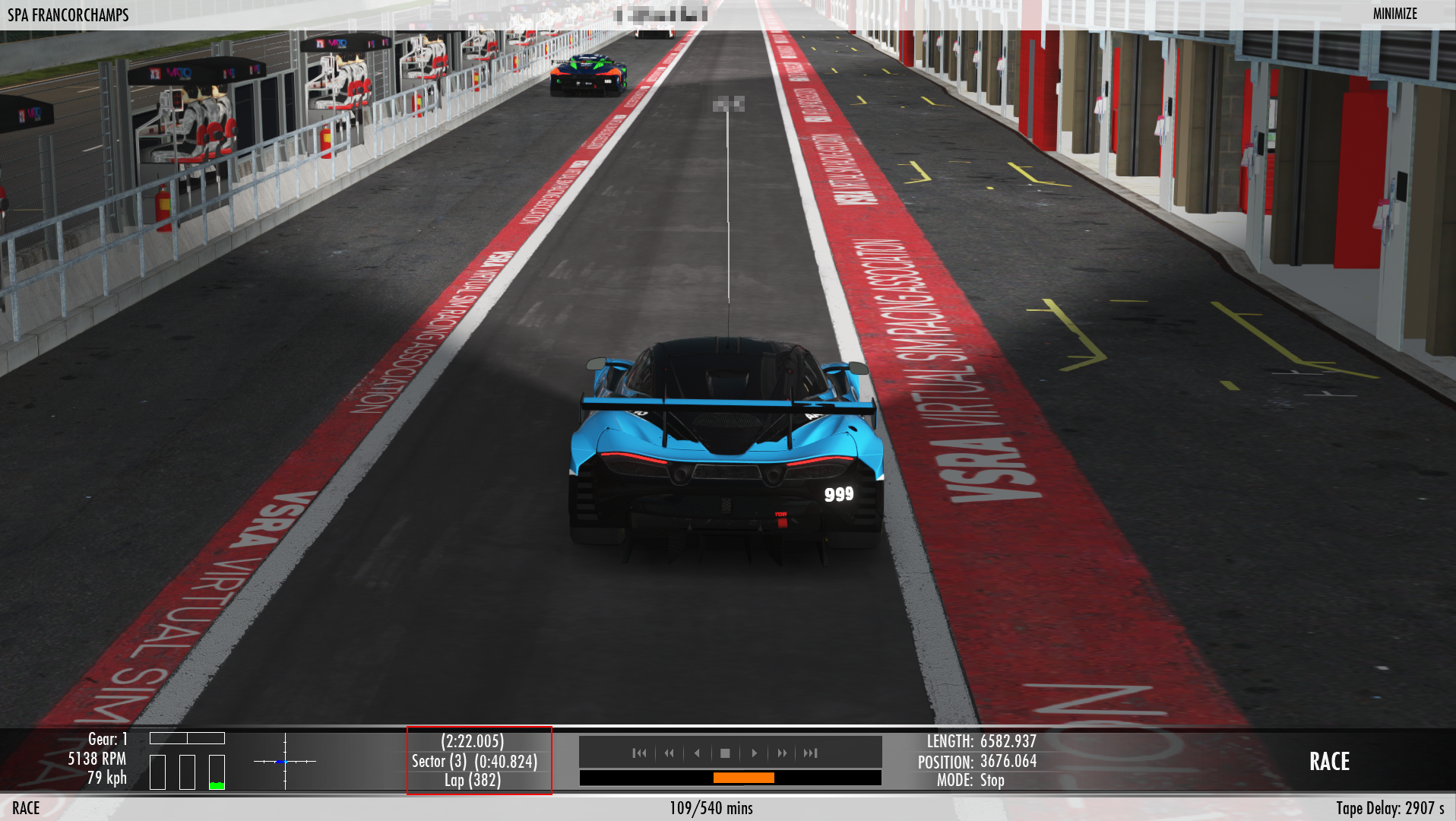
Task: Play the replay in reverse
Action: (x=697, y=753)
